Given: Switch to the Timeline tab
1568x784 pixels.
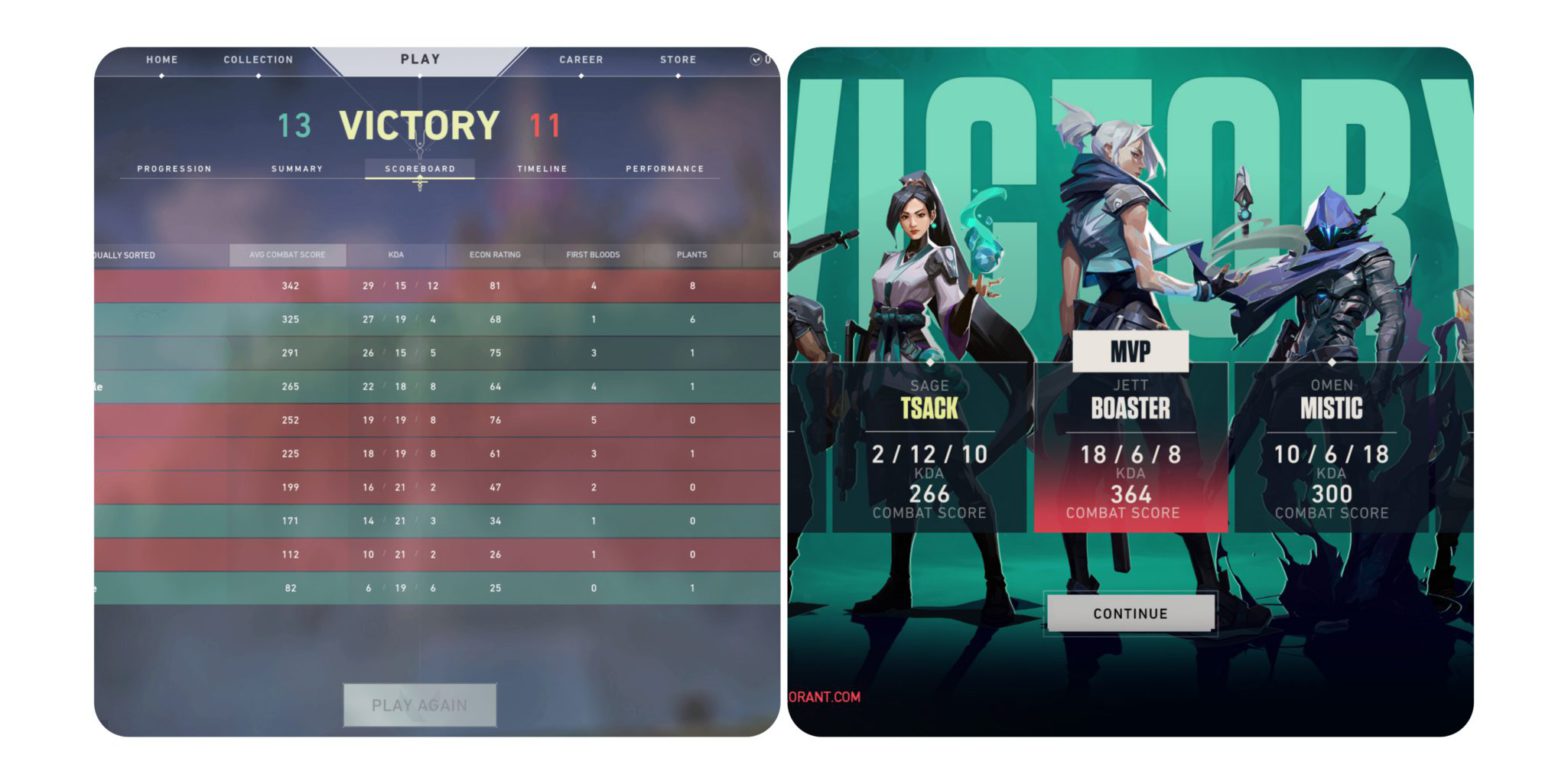Looking at the screenshot, I should [542, 168].
